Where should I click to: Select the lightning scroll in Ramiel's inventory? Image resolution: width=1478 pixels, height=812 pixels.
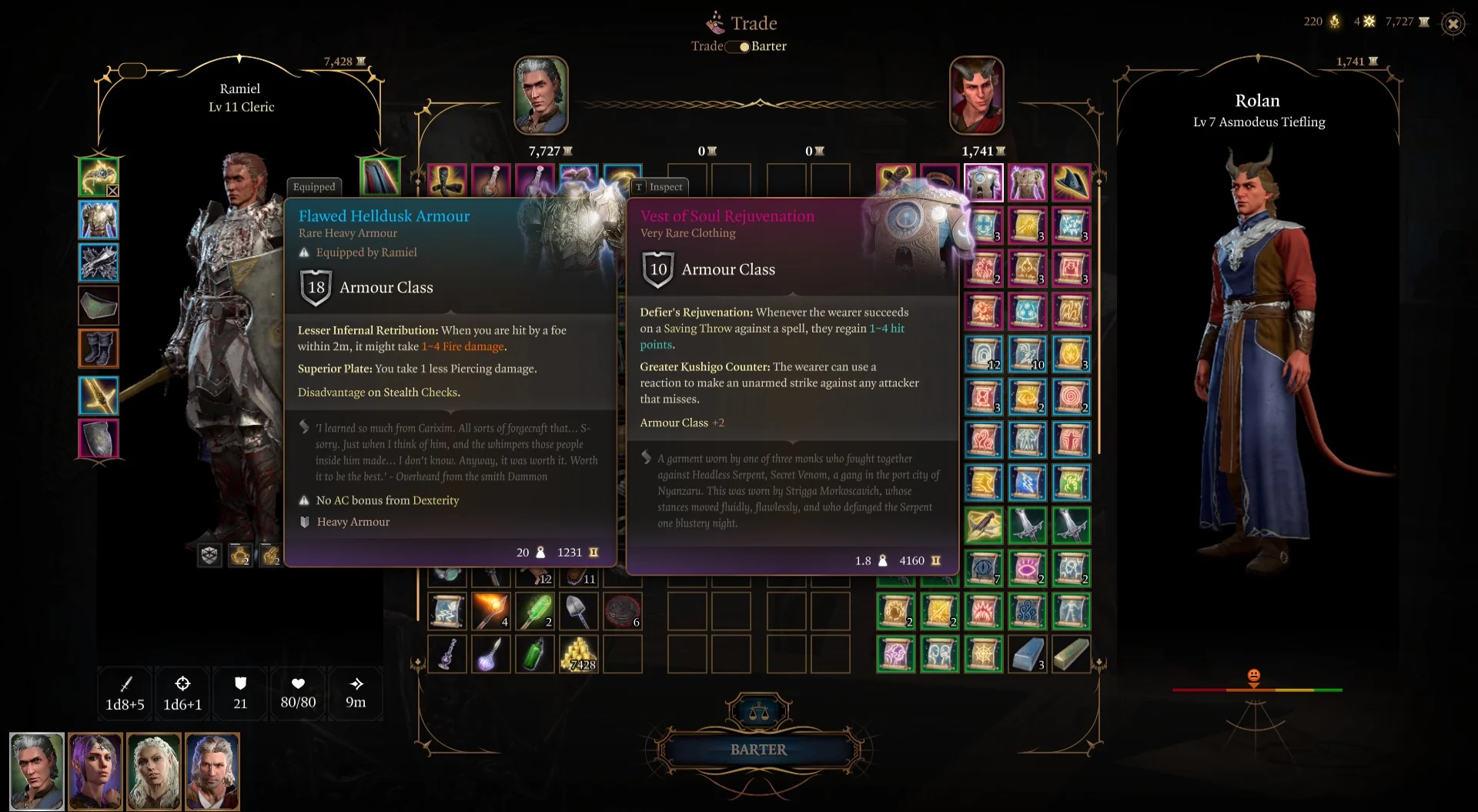click(x=447, y=610)
